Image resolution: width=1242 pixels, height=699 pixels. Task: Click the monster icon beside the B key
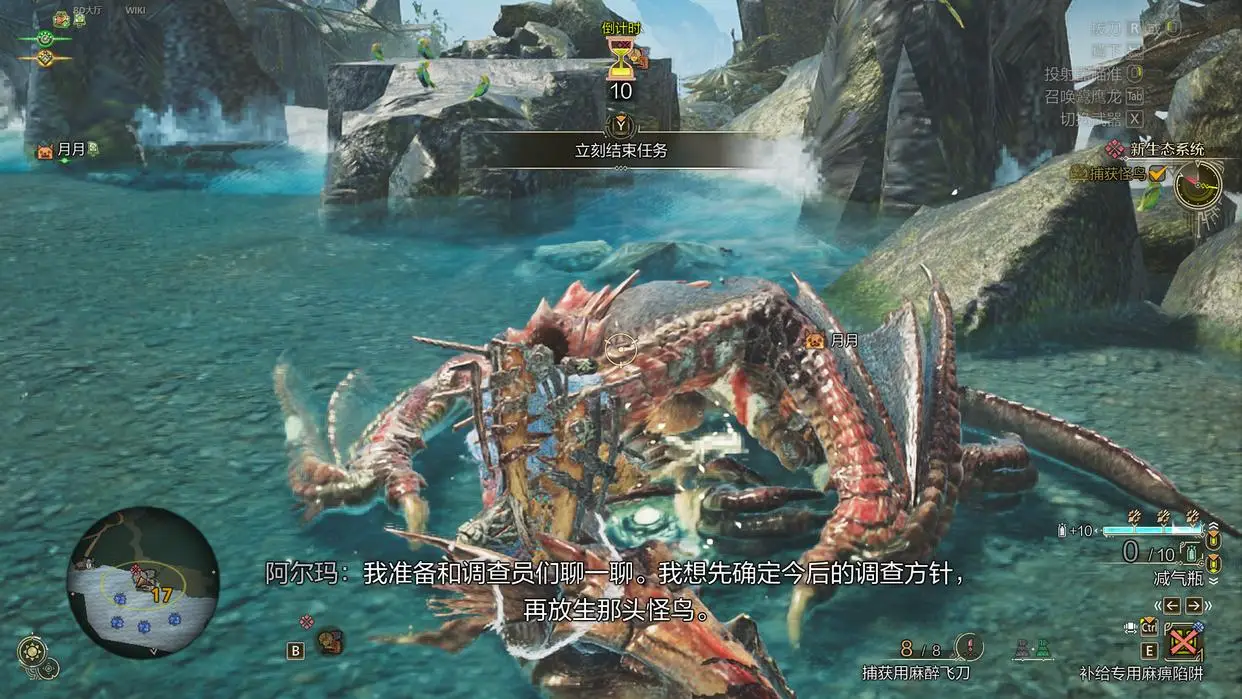(330, 640)
